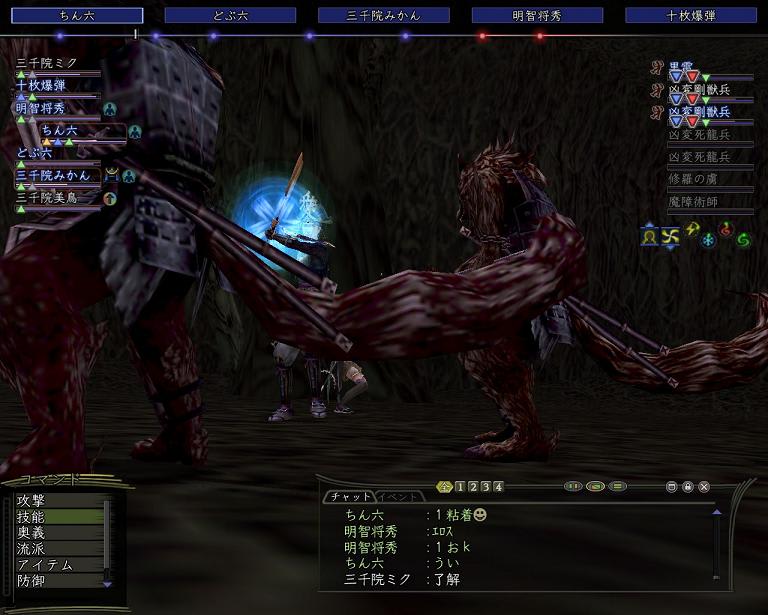
Task: Target the enemy 修羅の虜 in the enemy list
Action: pos(700,178)
